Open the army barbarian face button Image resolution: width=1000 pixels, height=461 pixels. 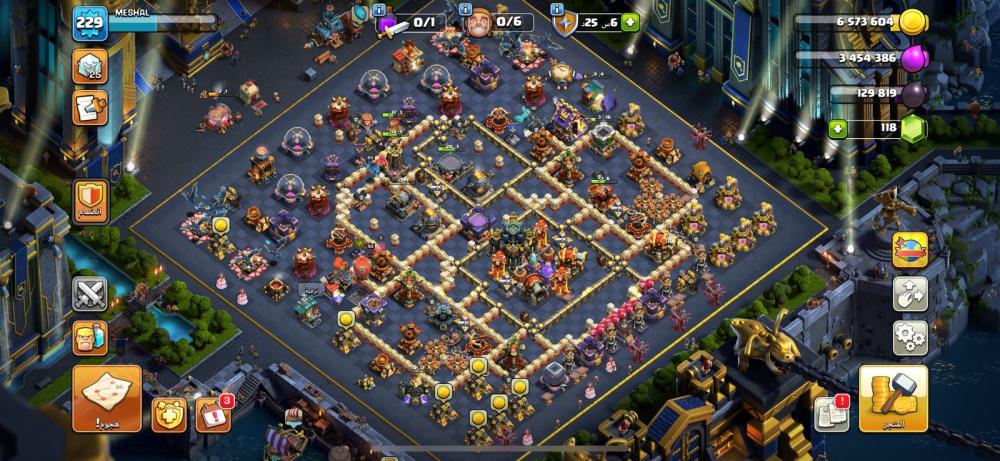coord(89,338)
